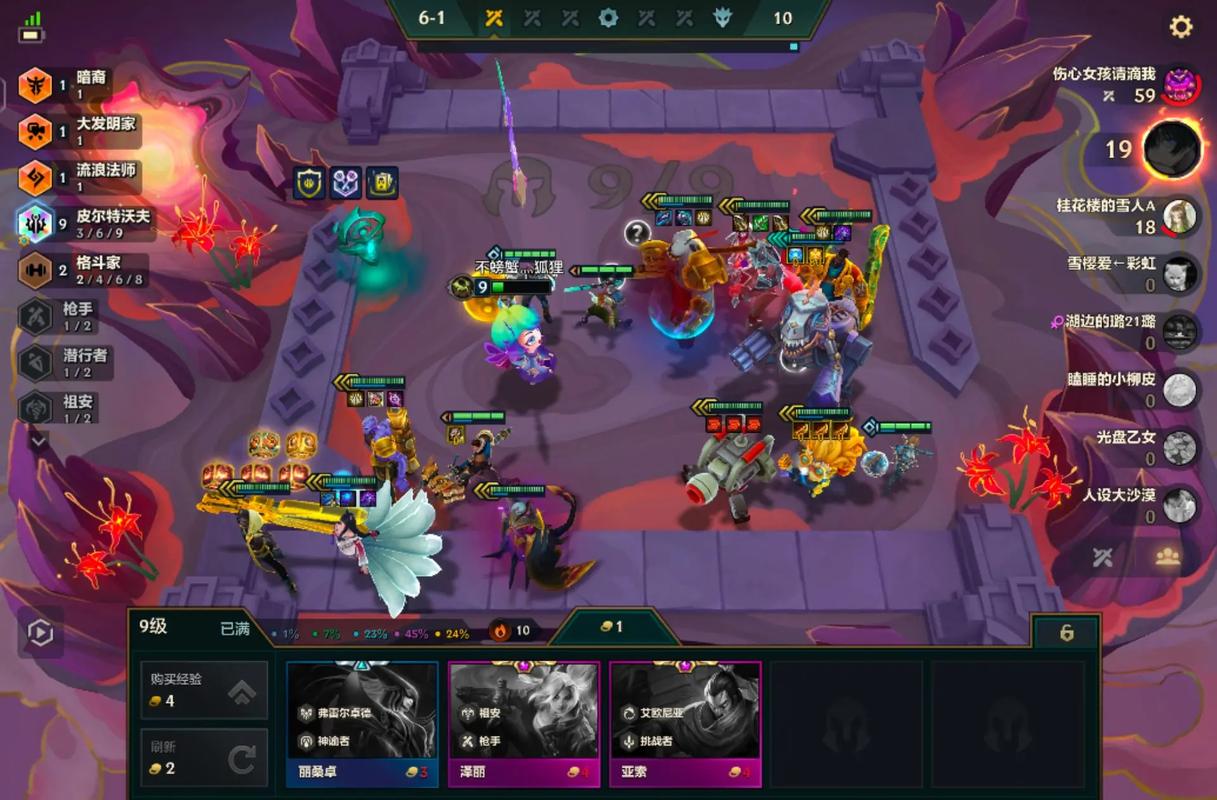Expand the trait list with the down arrow
Viewport: 1217px width, 800px height.
pyautogui.click(x=38, y=440)
